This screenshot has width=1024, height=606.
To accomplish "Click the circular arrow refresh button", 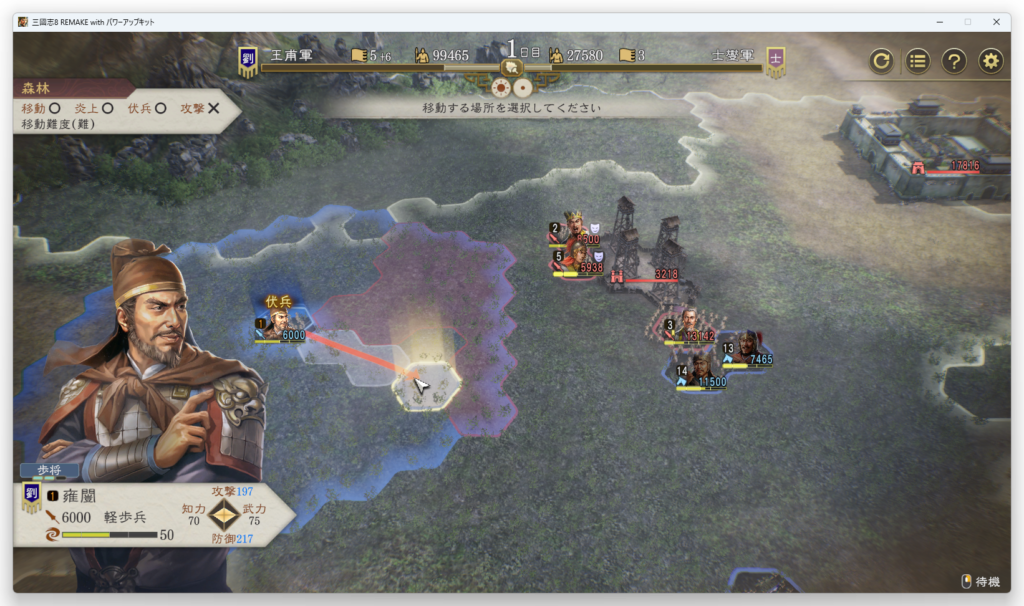I will 881,61.
